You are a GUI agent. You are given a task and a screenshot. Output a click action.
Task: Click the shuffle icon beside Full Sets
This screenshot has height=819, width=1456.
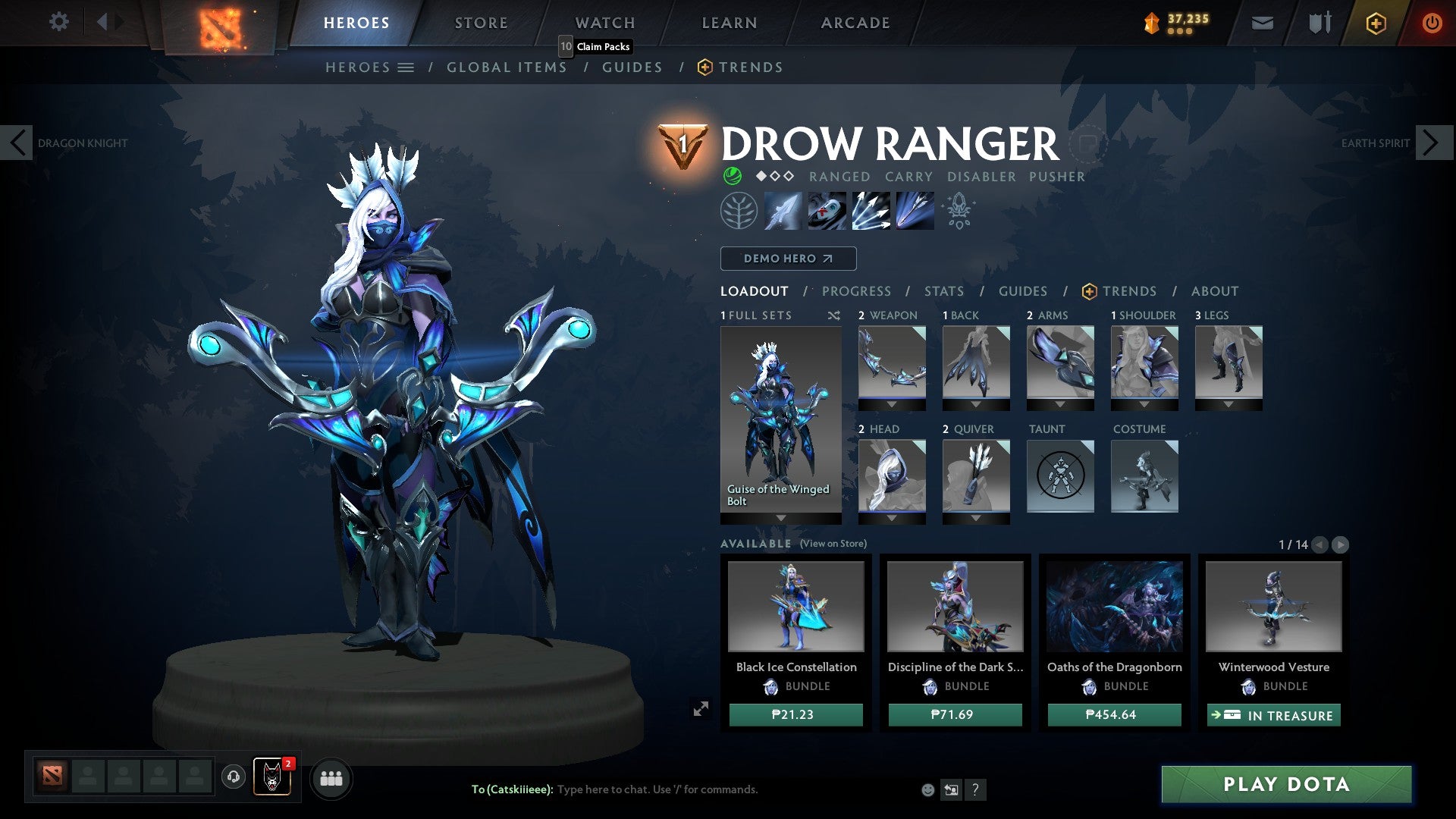[x=834, y=315]
